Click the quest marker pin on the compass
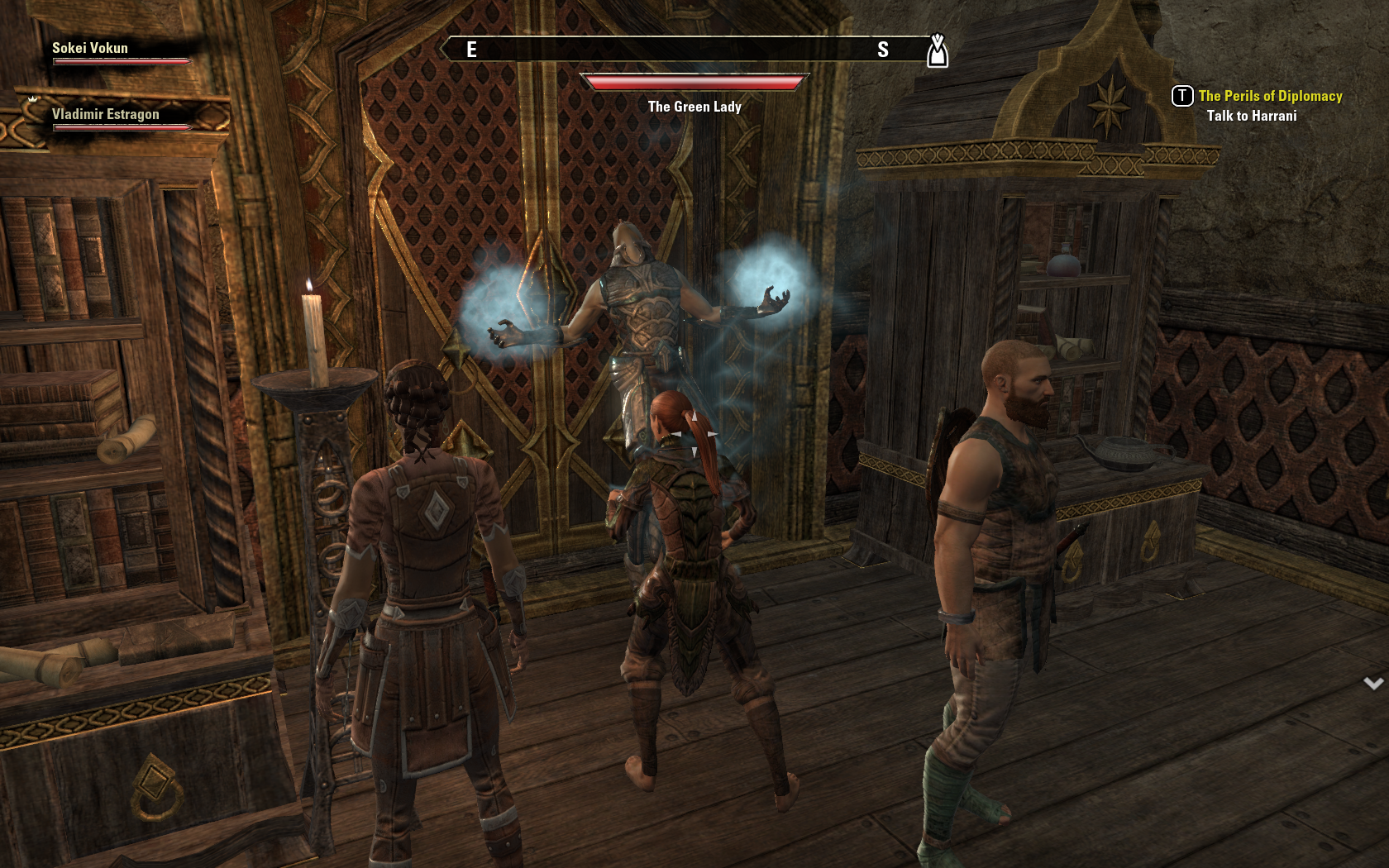1389x868 pixels. [937, 51]
